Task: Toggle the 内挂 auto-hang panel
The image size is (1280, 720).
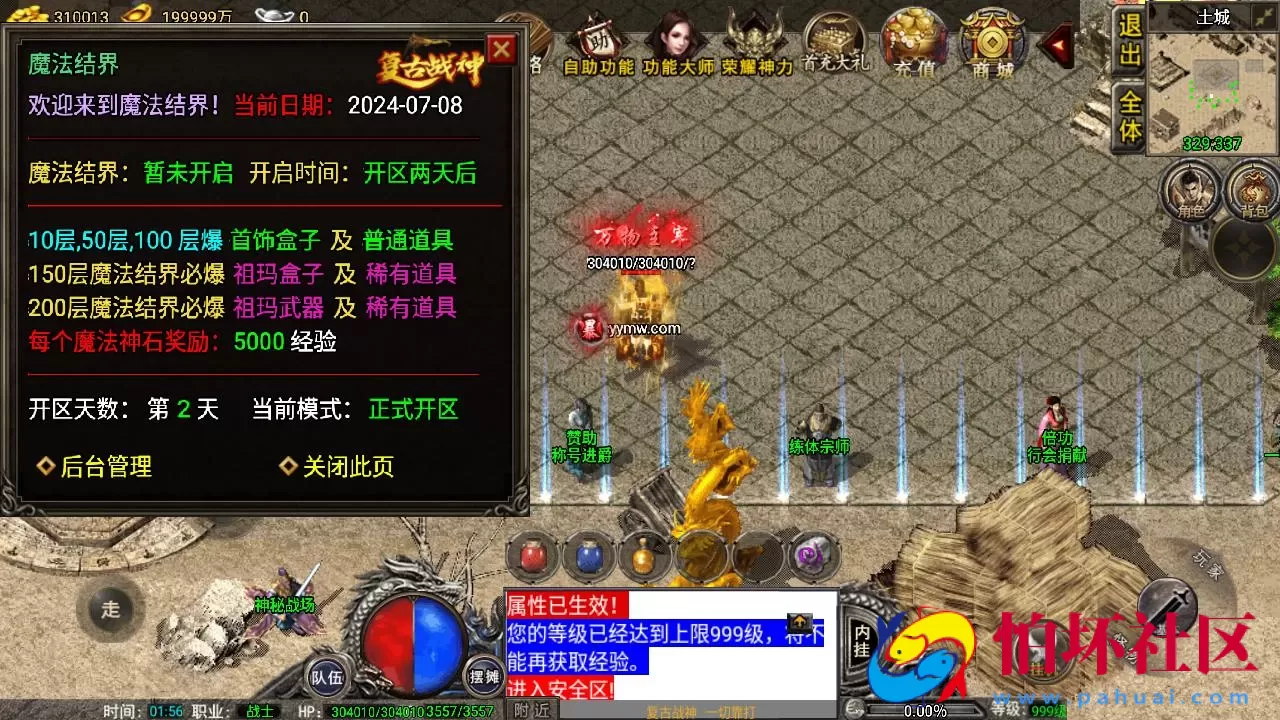Action: coord(864,638)
